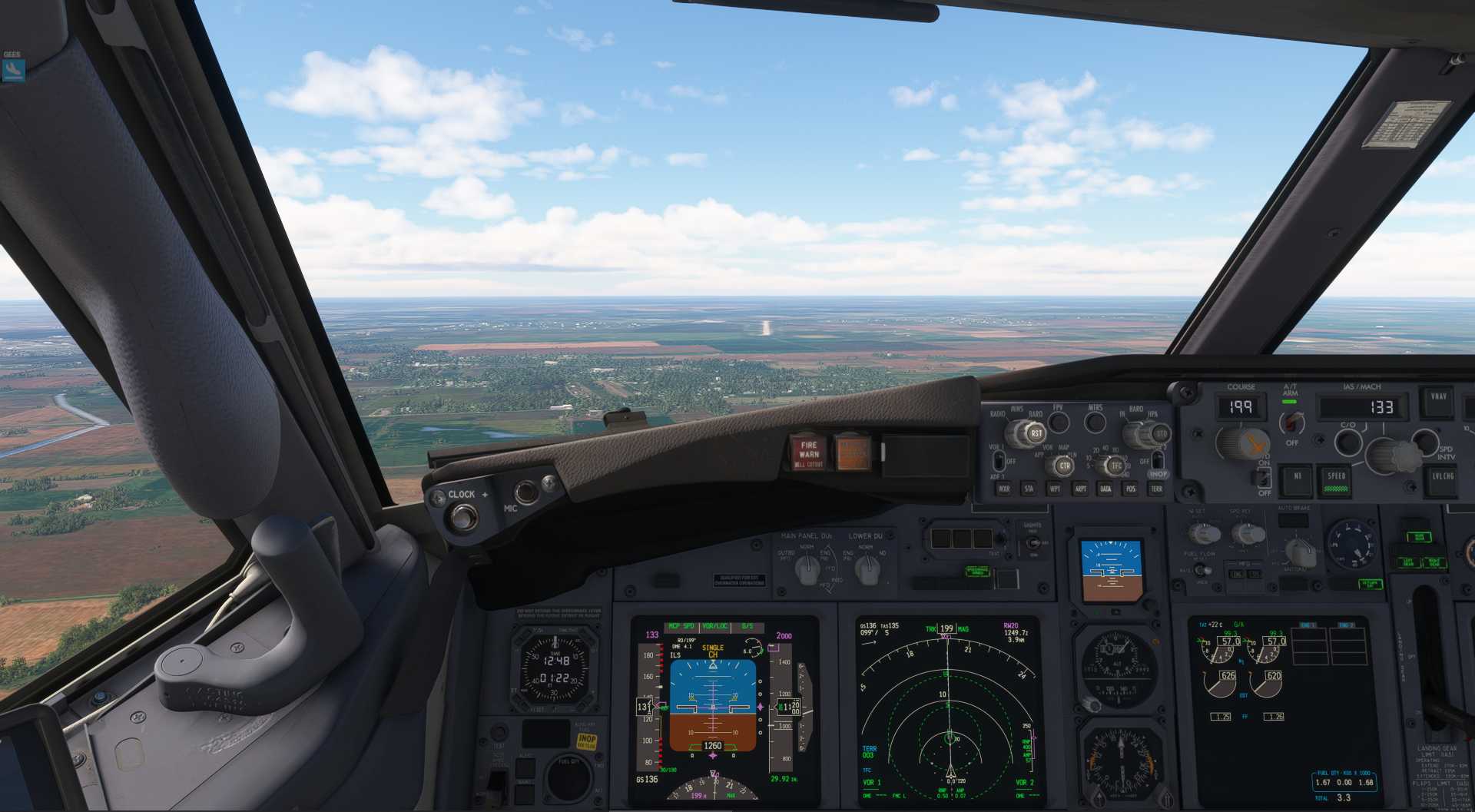Toggle the STA map display button
This screenshot has width=1475, height=812.
pyautogui.click(x=1029, y=489)
